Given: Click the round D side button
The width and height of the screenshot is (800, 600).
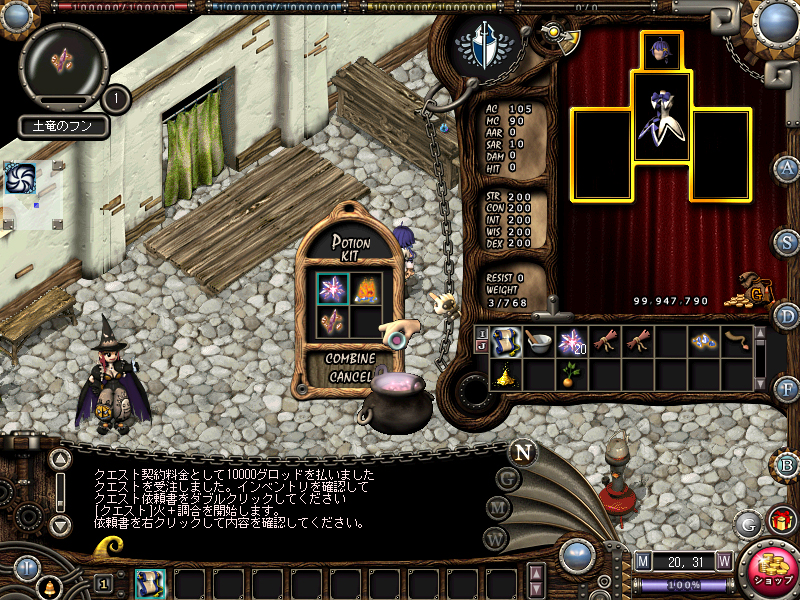Looking at the screenshot, I should coord(787,316).
